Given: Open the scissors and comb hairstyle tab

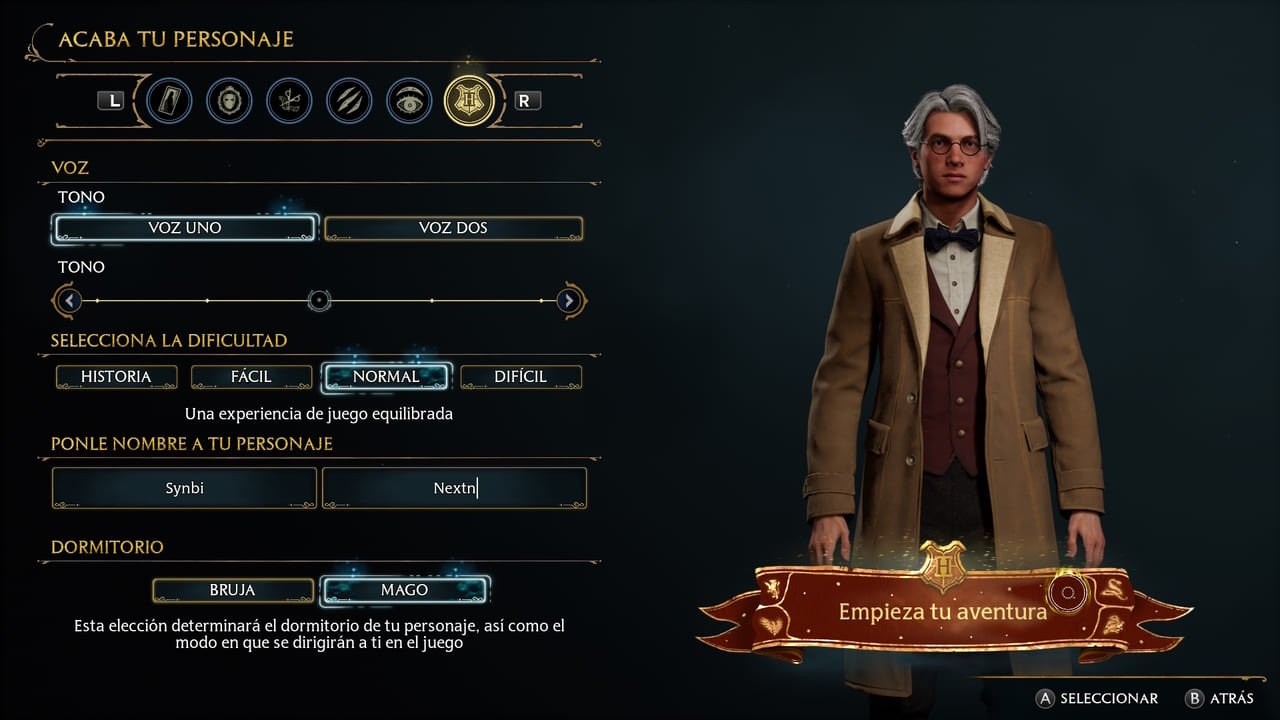Looking at the screenshot, I should (x=289, y=101).
